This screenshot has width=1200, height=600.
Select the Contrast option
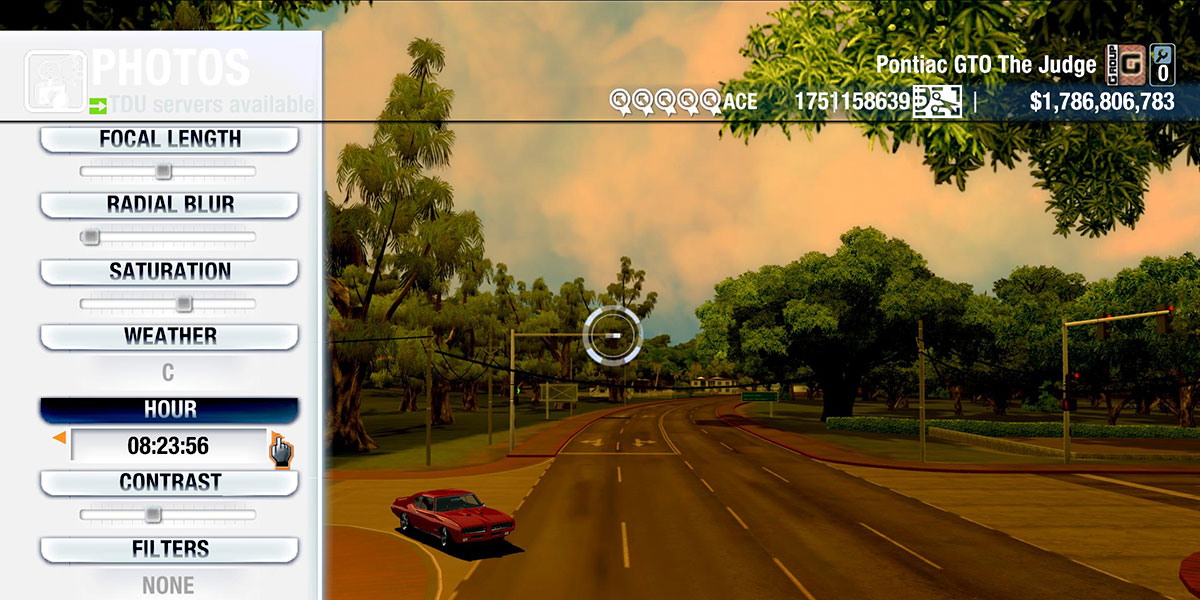click(x=169, y=483)
